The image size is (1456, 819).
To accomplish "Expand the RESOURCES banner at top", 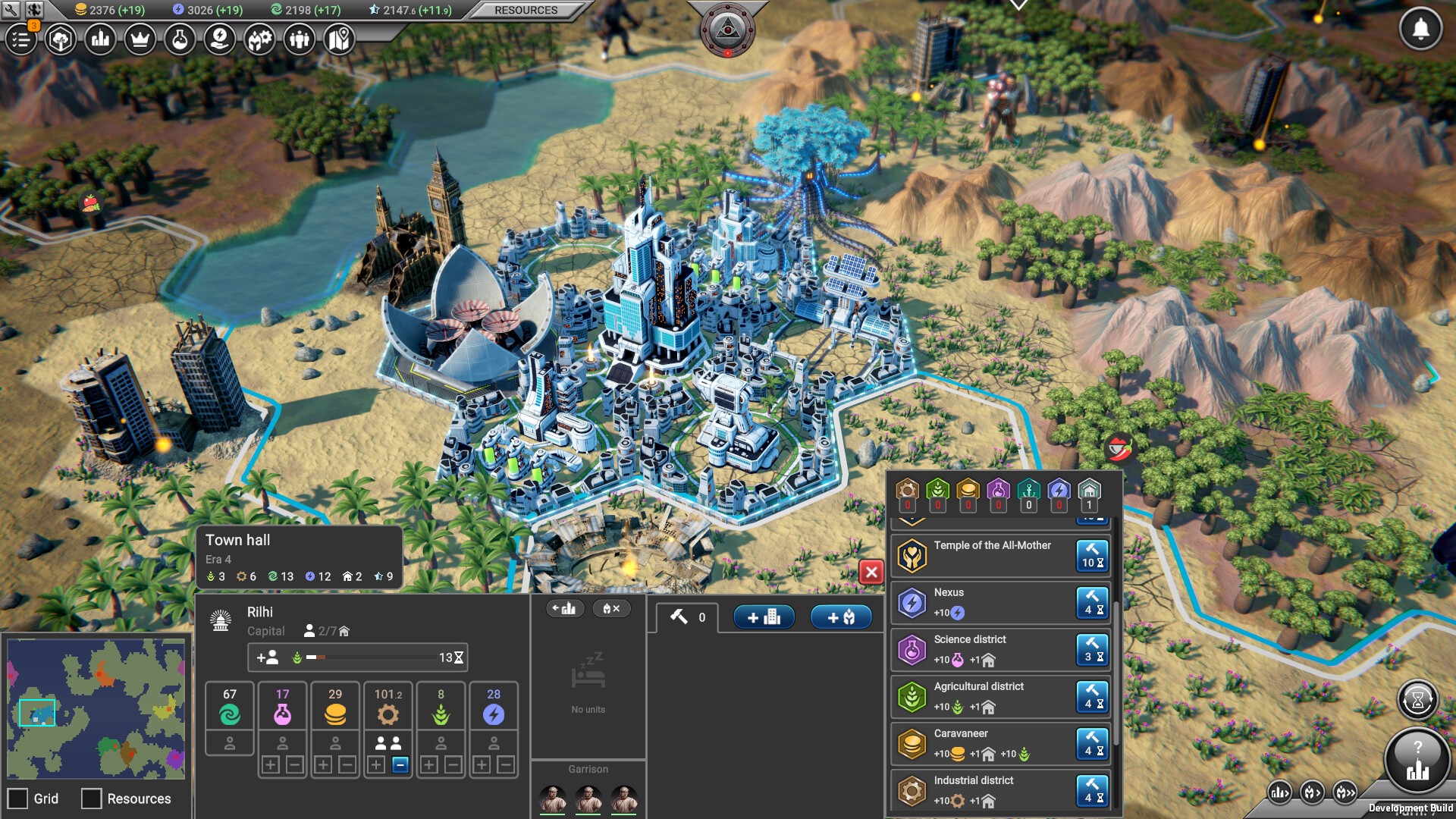I will (526, 10).
